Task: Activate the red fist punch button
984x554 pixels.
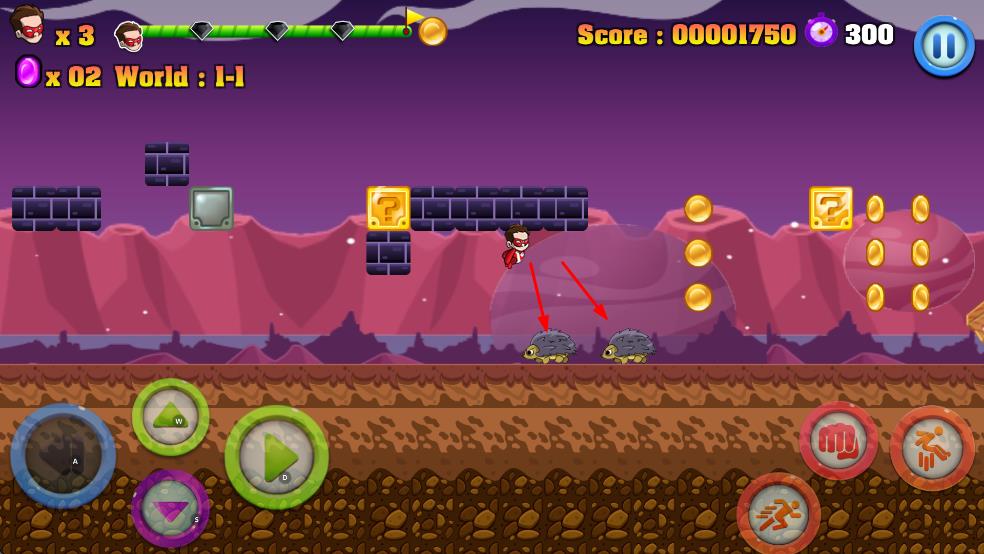Action: [838, 441]
